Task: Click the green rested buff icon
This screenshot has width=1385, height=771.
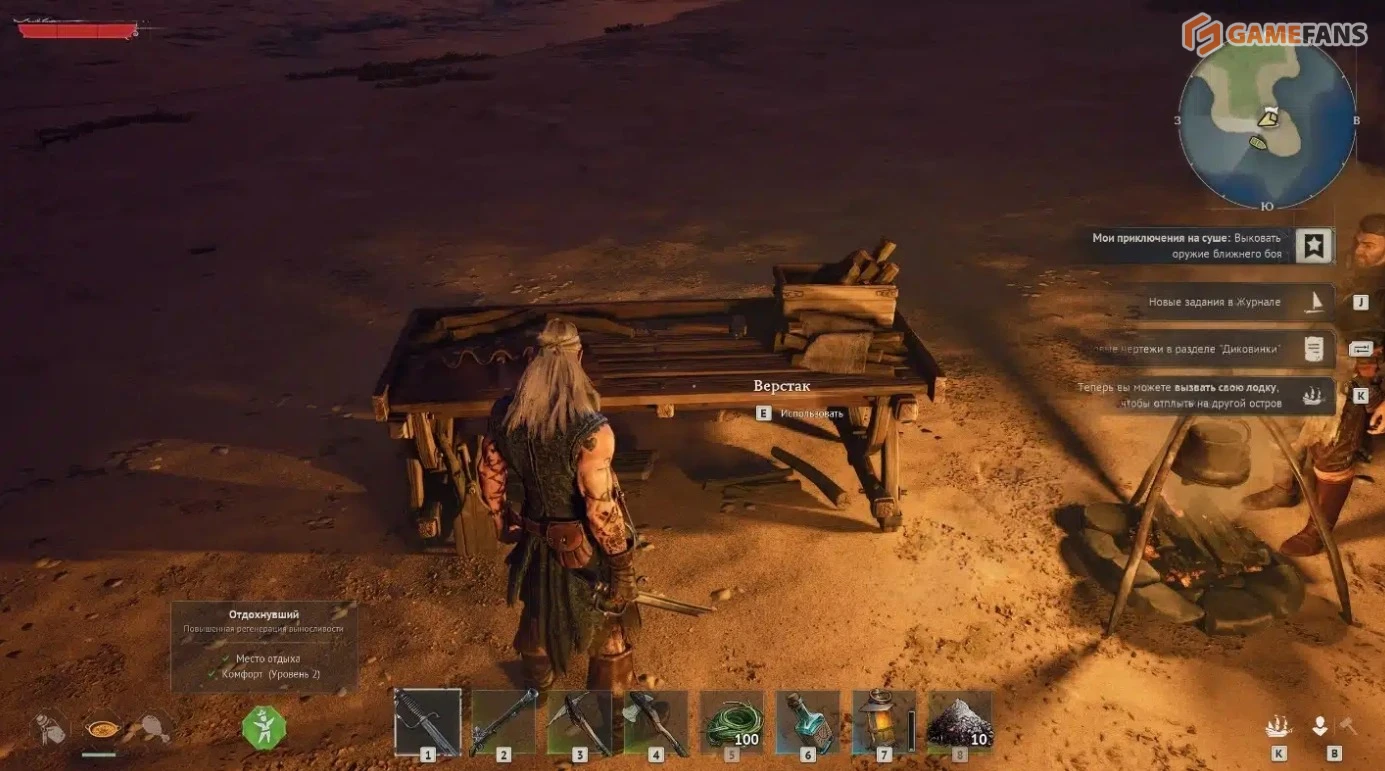Action: tap(264, 727)
